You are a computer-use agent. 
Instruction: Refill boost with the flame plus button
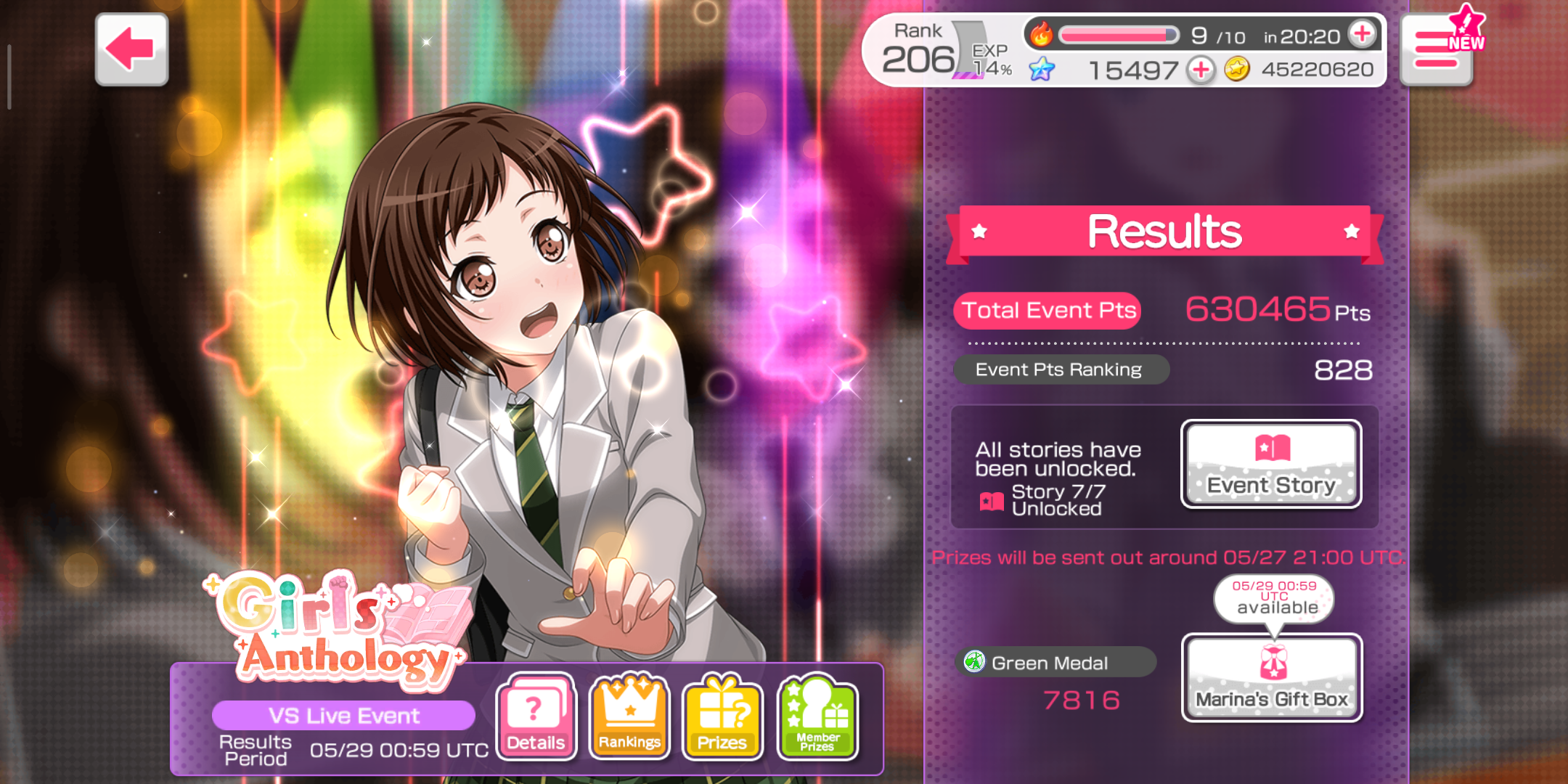point(1362,34)
